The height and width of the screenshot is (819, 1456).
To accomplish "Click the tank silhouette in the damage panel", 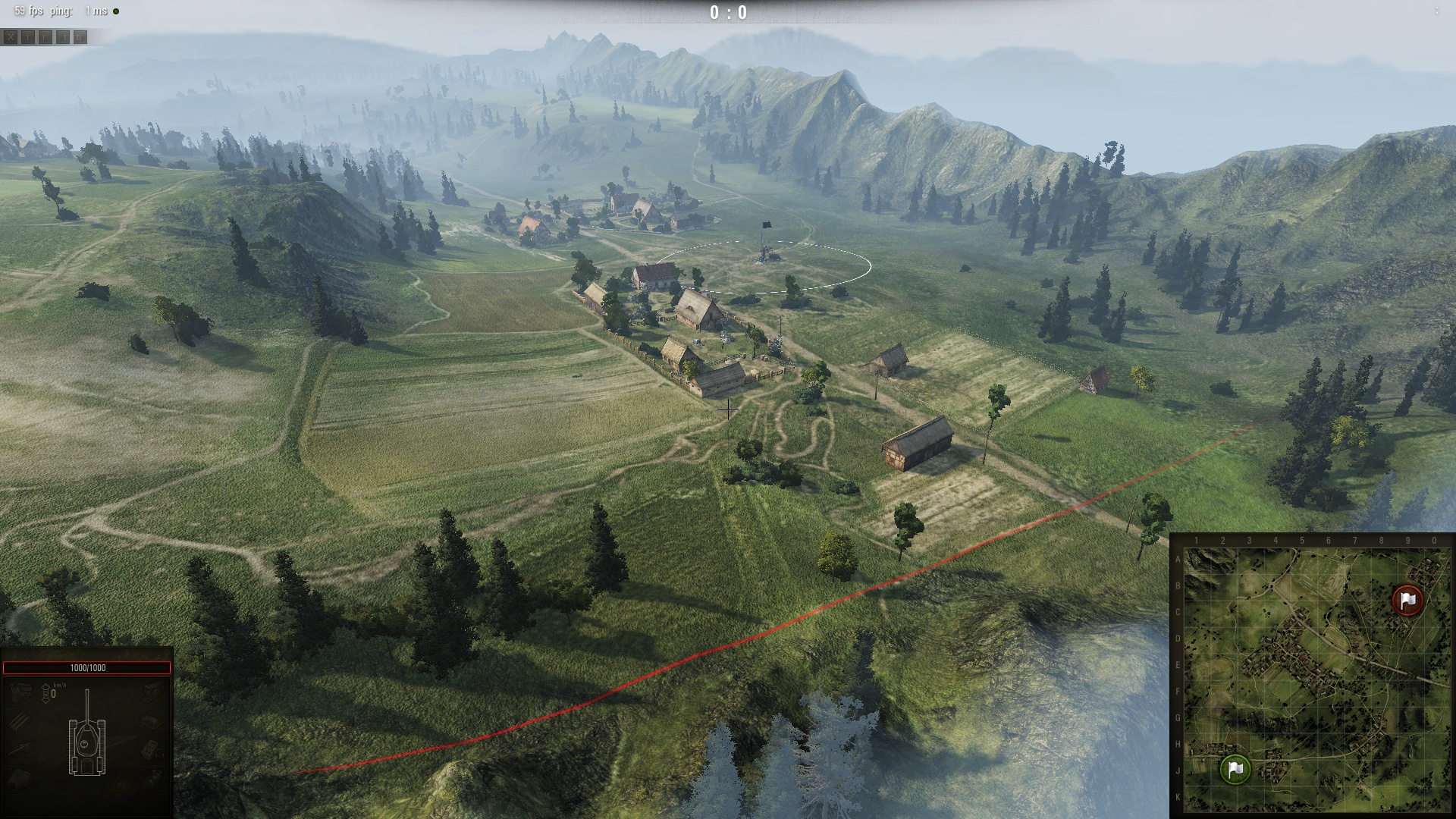I will (87, 739).
